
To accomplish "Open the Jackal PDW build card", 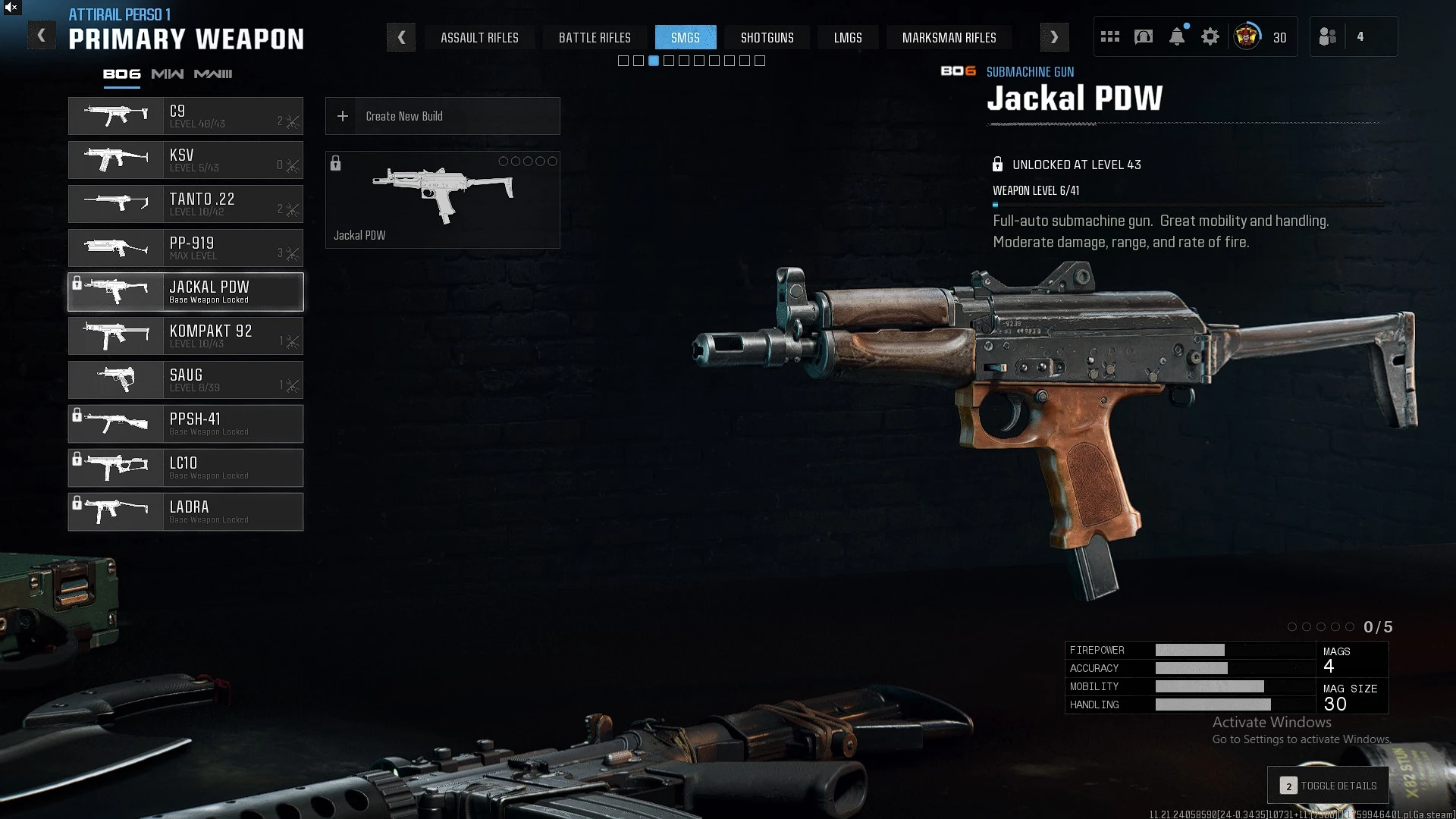I will [443, 200].
